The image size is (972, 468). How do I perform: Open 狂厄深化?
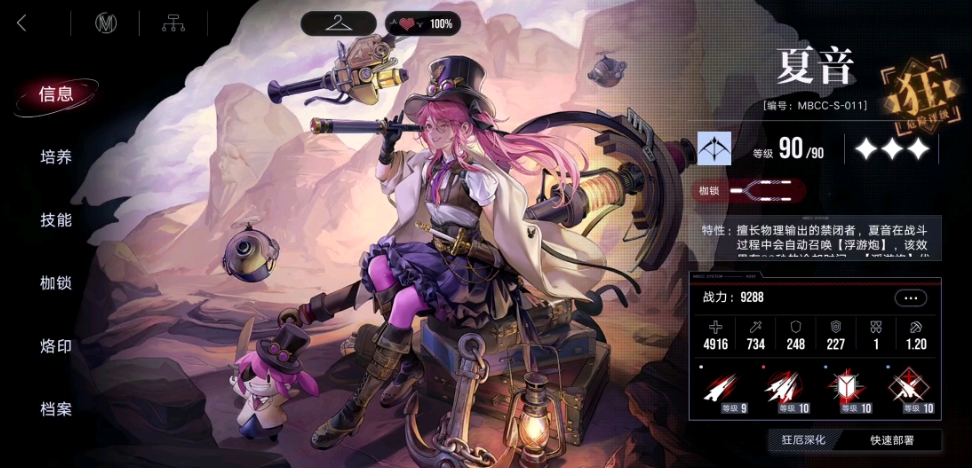806,440
